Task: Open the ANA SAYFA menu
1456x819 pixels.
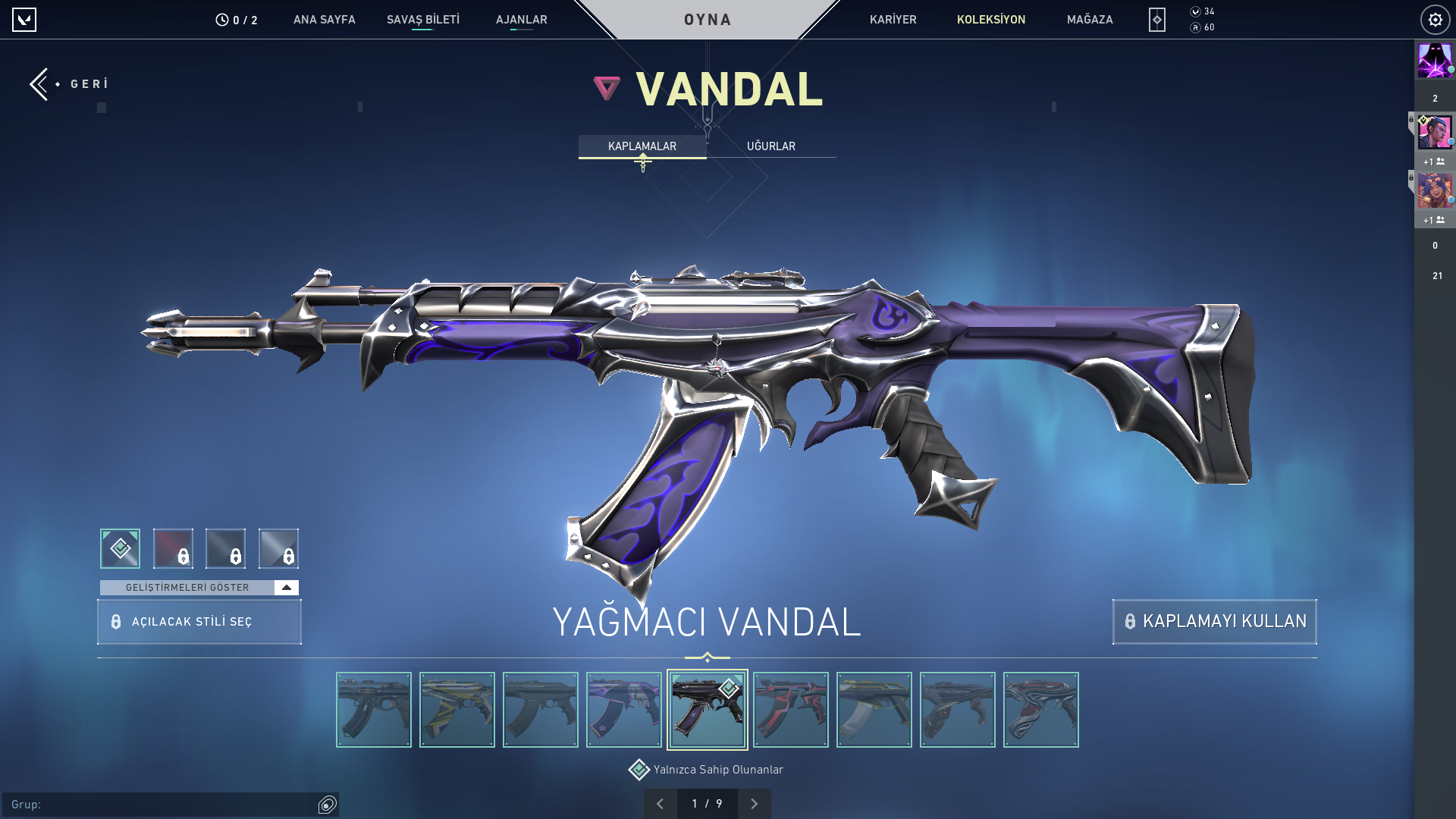Action: pos(324,20)
